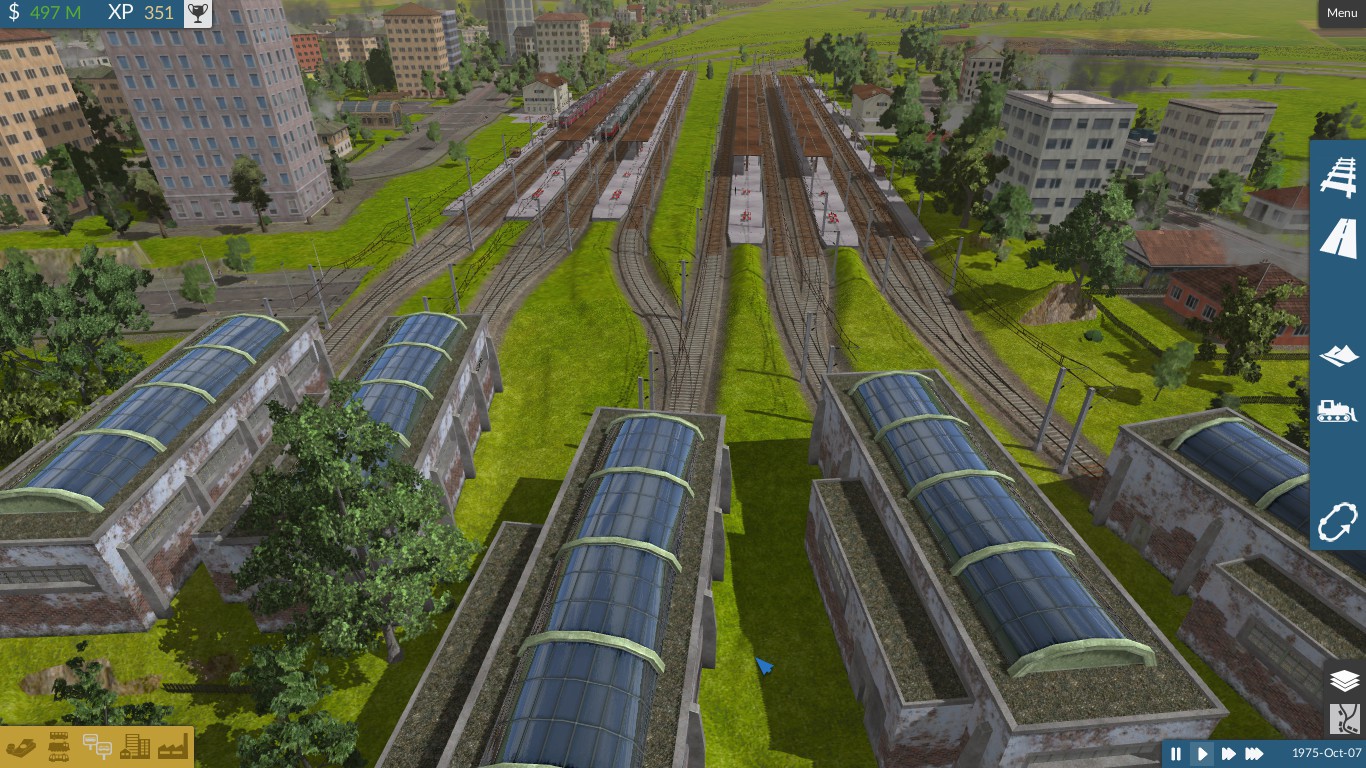
Task: Select the railroad track construction tool
Action: click(x=1337, y=177)
